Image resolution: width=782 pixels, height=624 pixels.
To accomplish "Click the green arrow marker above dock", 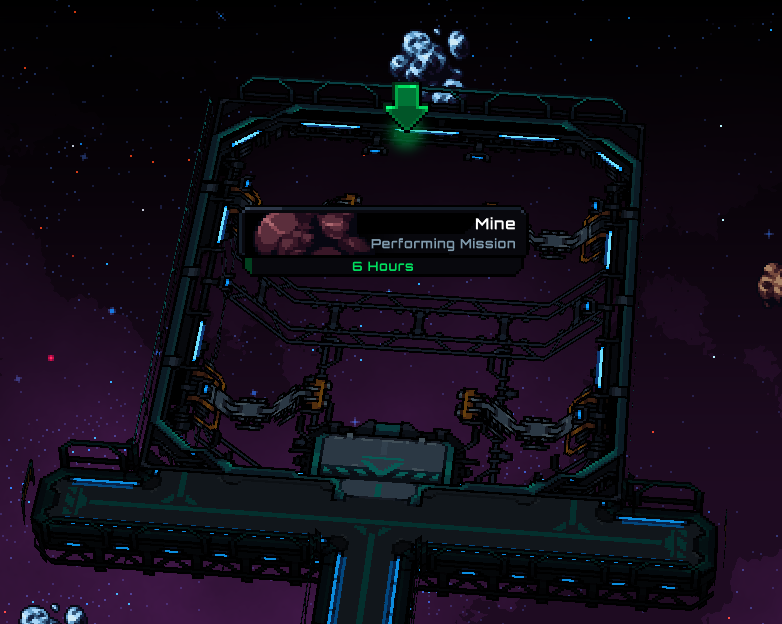I will [x=406, y=107].
